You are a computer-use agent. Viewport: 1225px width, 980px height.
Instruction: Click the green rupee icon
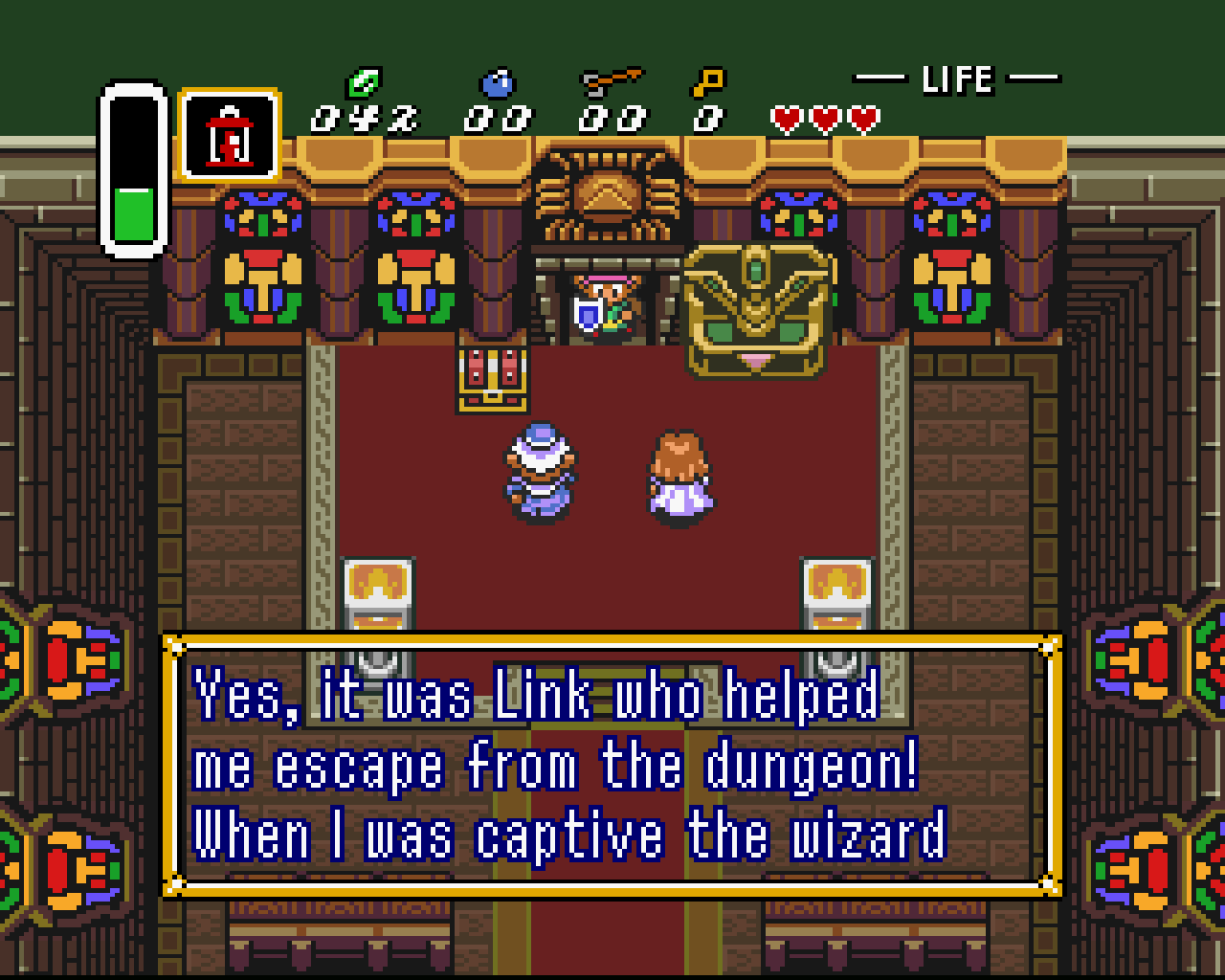(364, 83)
